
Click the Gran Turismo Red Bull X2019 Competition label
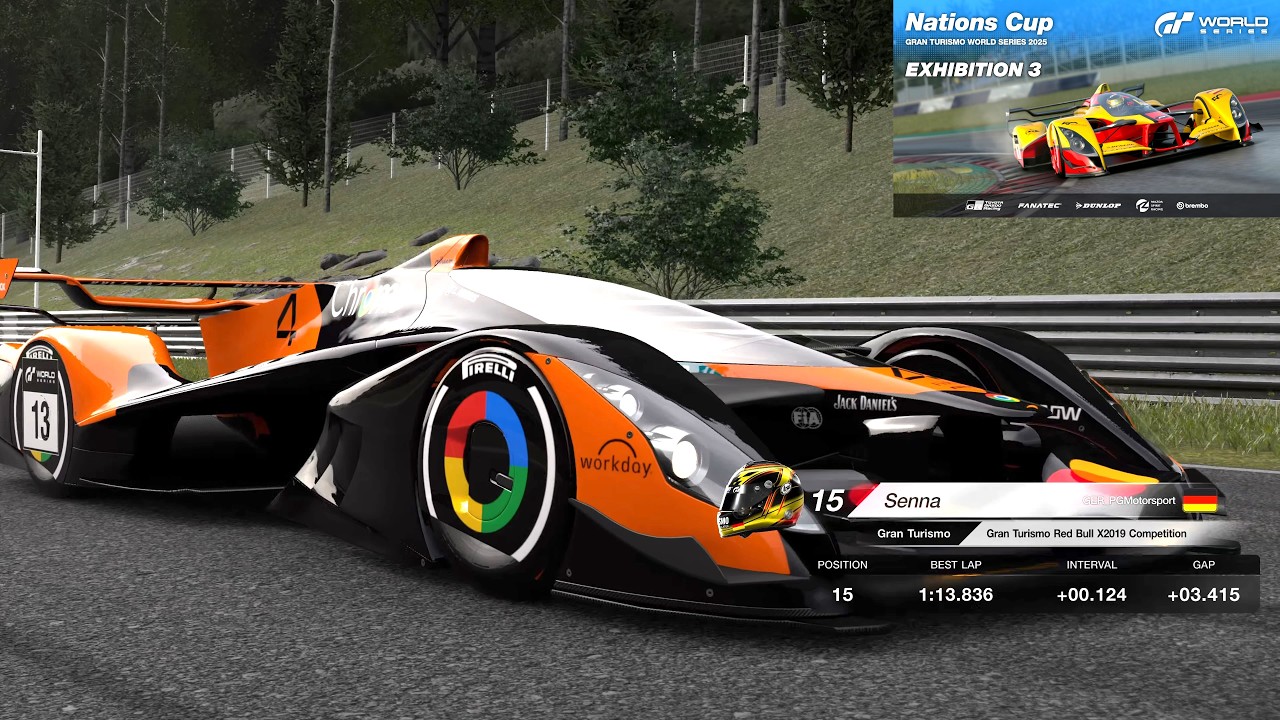[x=1085, y=533]
